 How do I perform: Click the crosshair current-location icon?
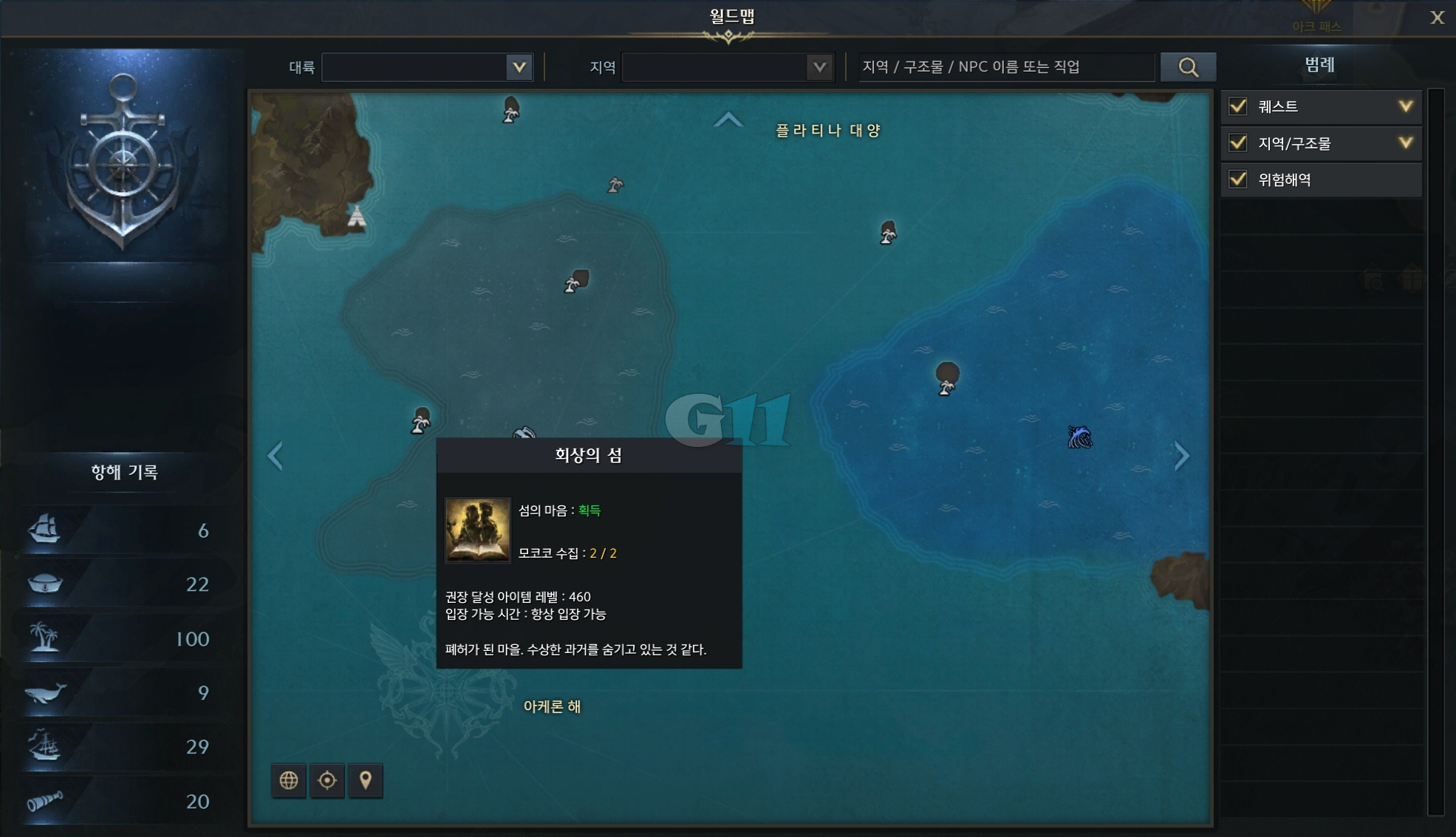click(x=327, y=780)
